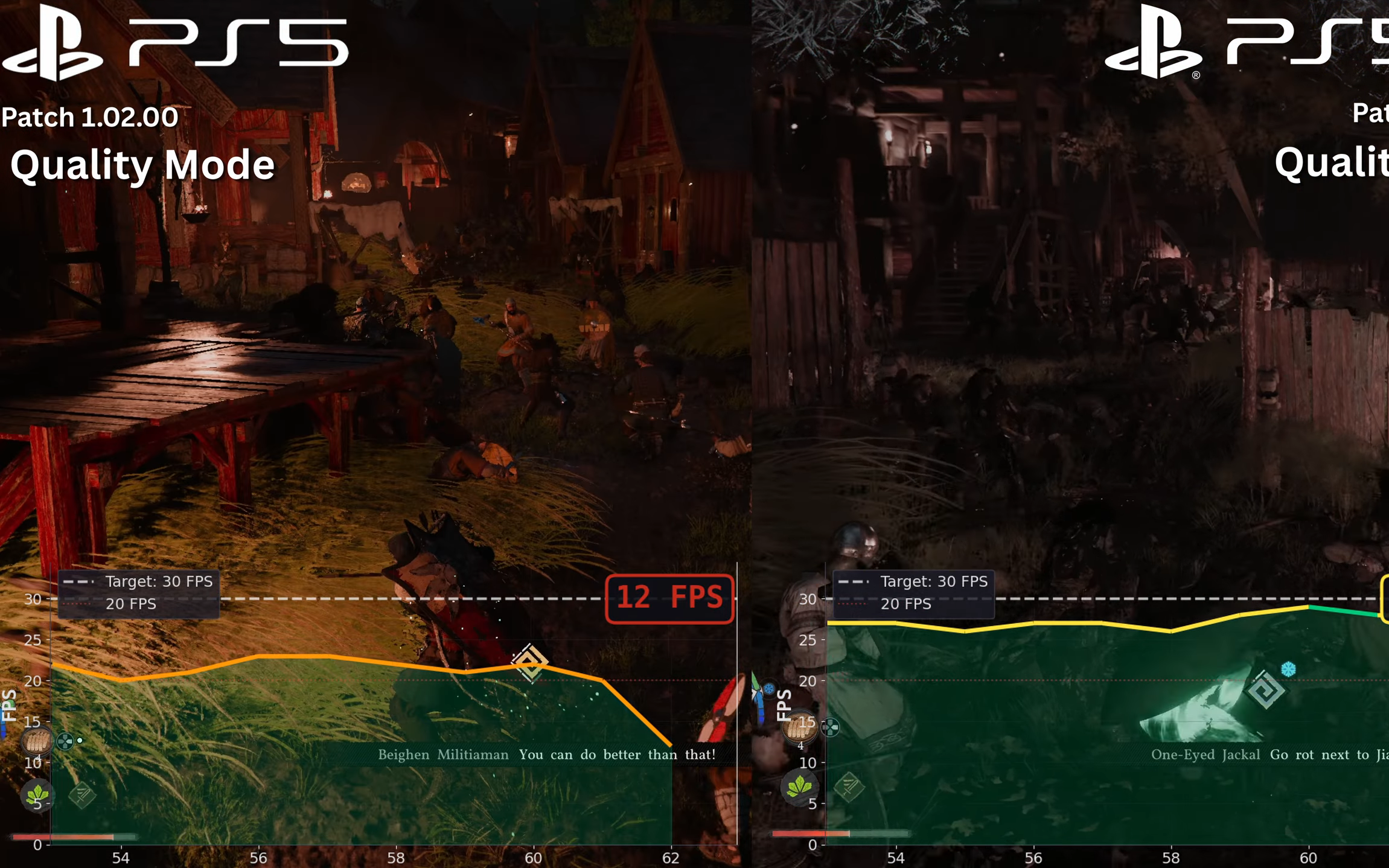Click the Patch 1.02.00 label

[89, 117]
